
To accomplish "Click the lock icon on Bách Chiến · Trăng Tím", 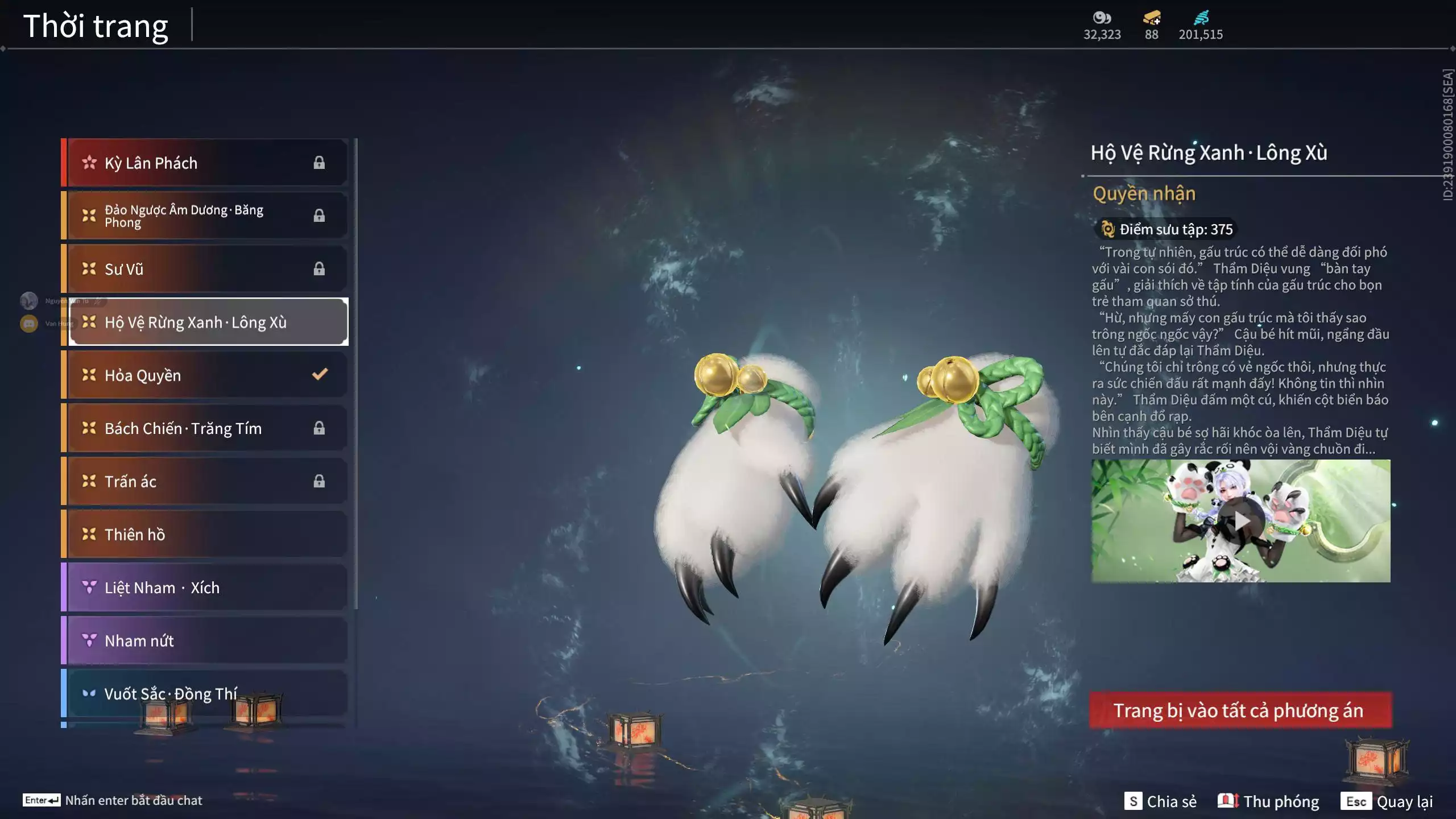I will pos(319,427).
